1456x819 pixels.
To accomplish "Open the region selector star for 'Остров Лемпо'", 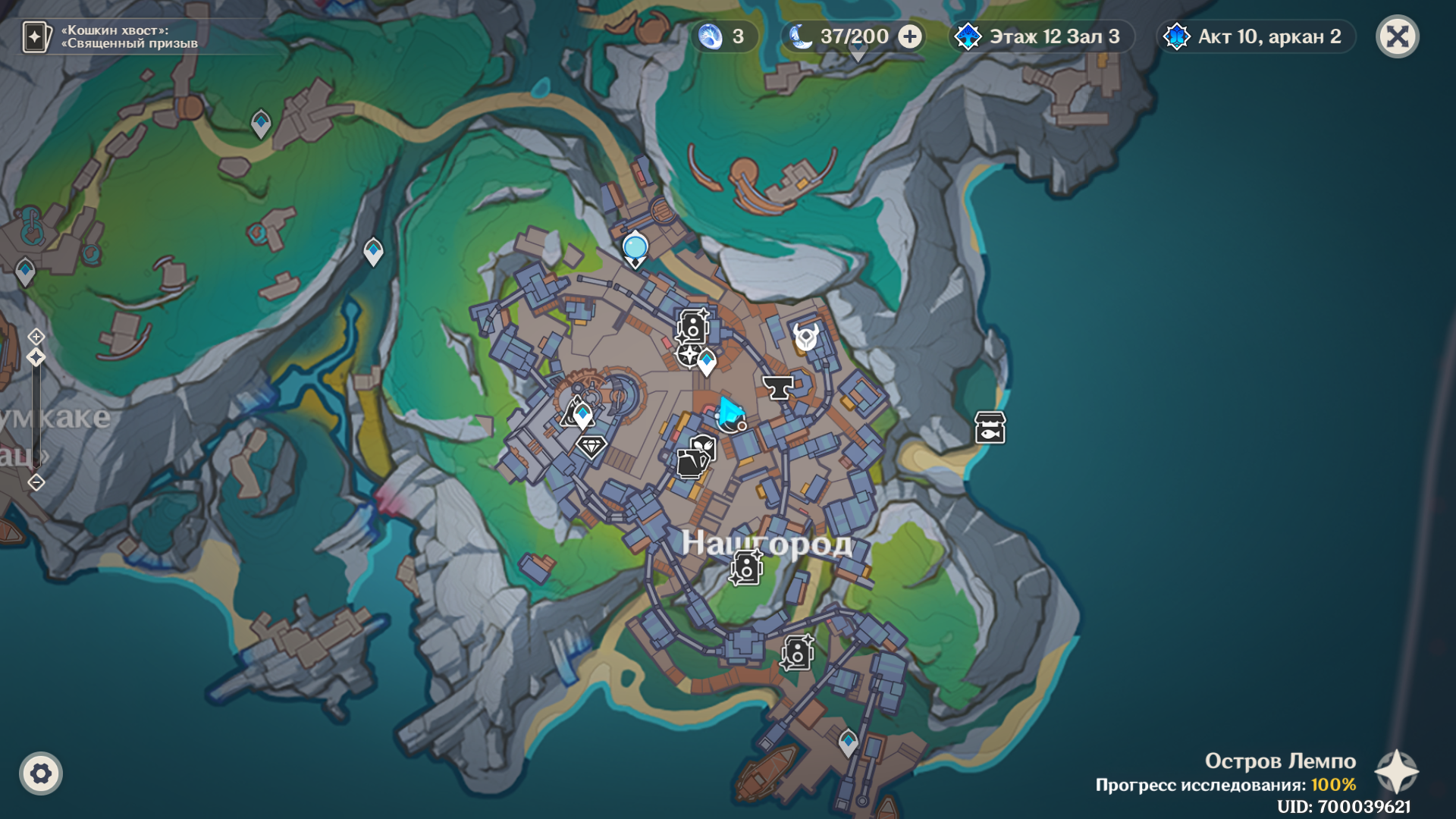I will click(x=1396, y=772).
